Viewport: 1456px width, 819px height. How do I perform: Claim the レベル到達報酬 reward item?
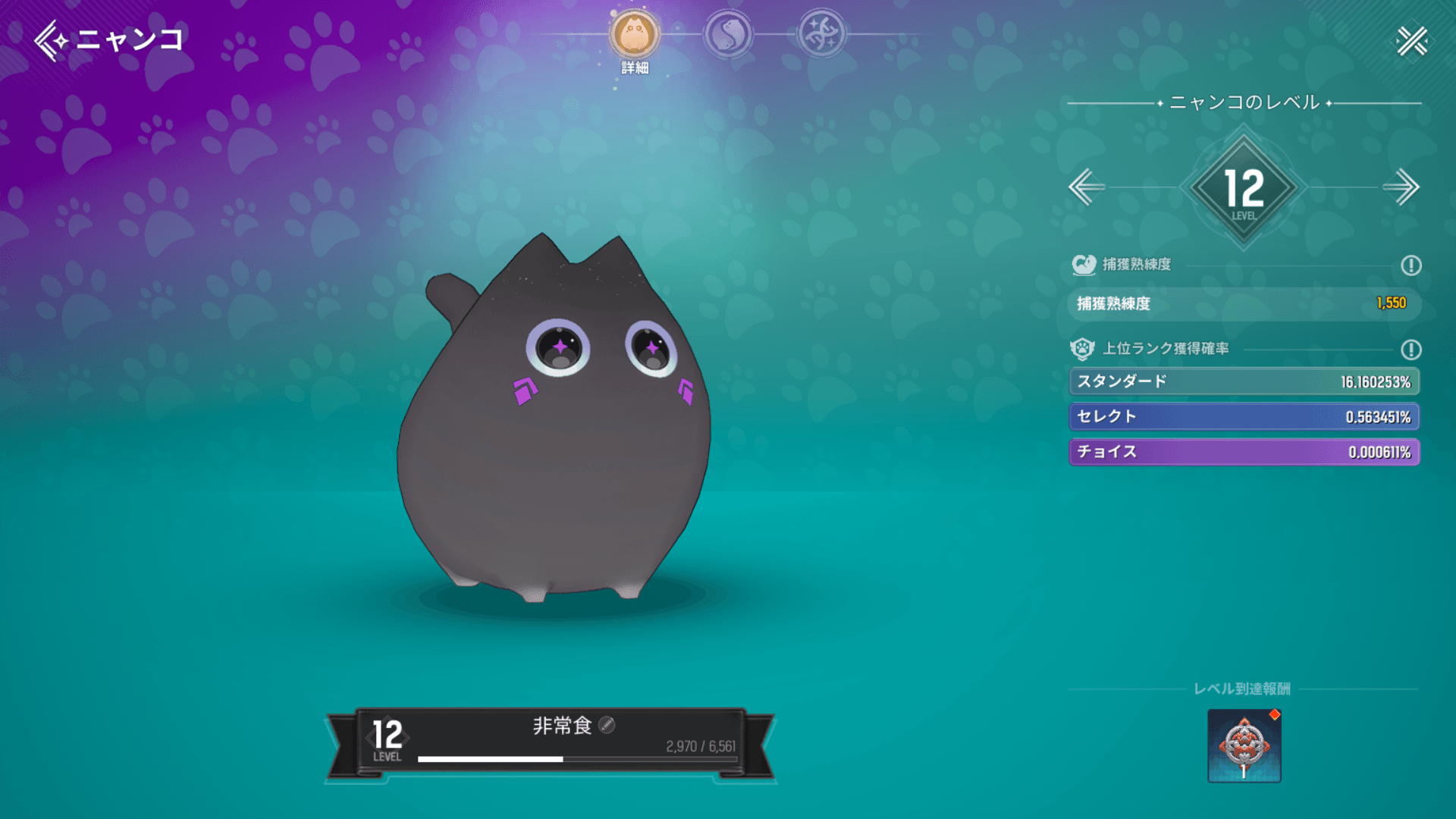tap(1244, 746)
